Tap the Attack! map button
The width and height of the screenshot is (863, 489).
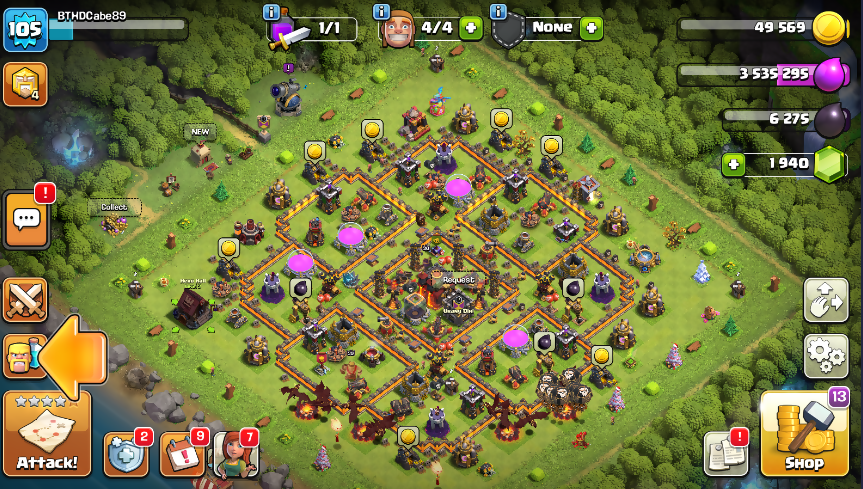[x=47, y=434]
